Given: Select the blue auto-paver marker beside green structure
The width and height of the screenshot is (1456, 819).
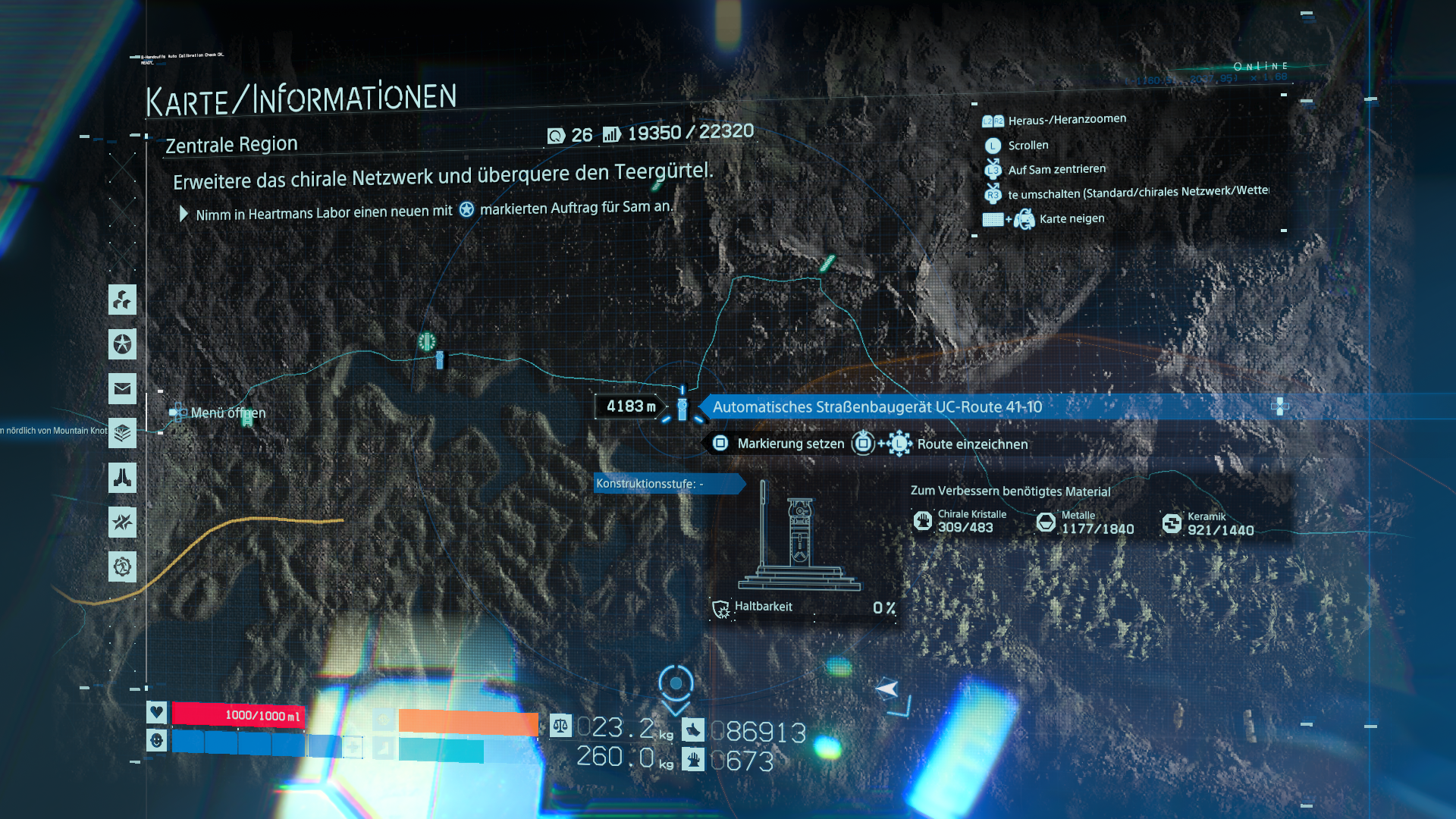Looking at the screenshot, I should 440,360.
